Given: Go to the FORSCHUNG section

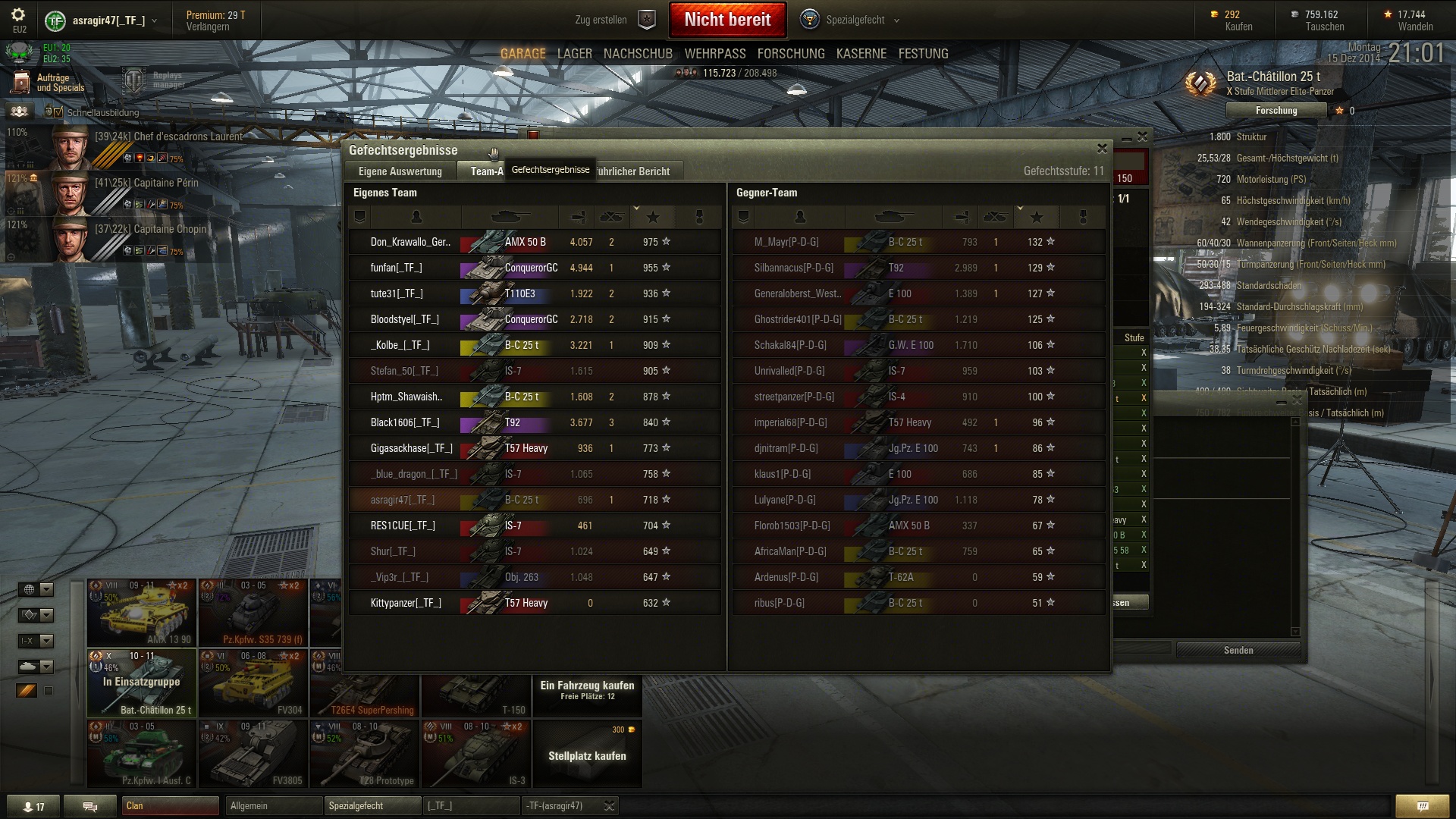Looking at the screenshot, I should pos(790,54).
